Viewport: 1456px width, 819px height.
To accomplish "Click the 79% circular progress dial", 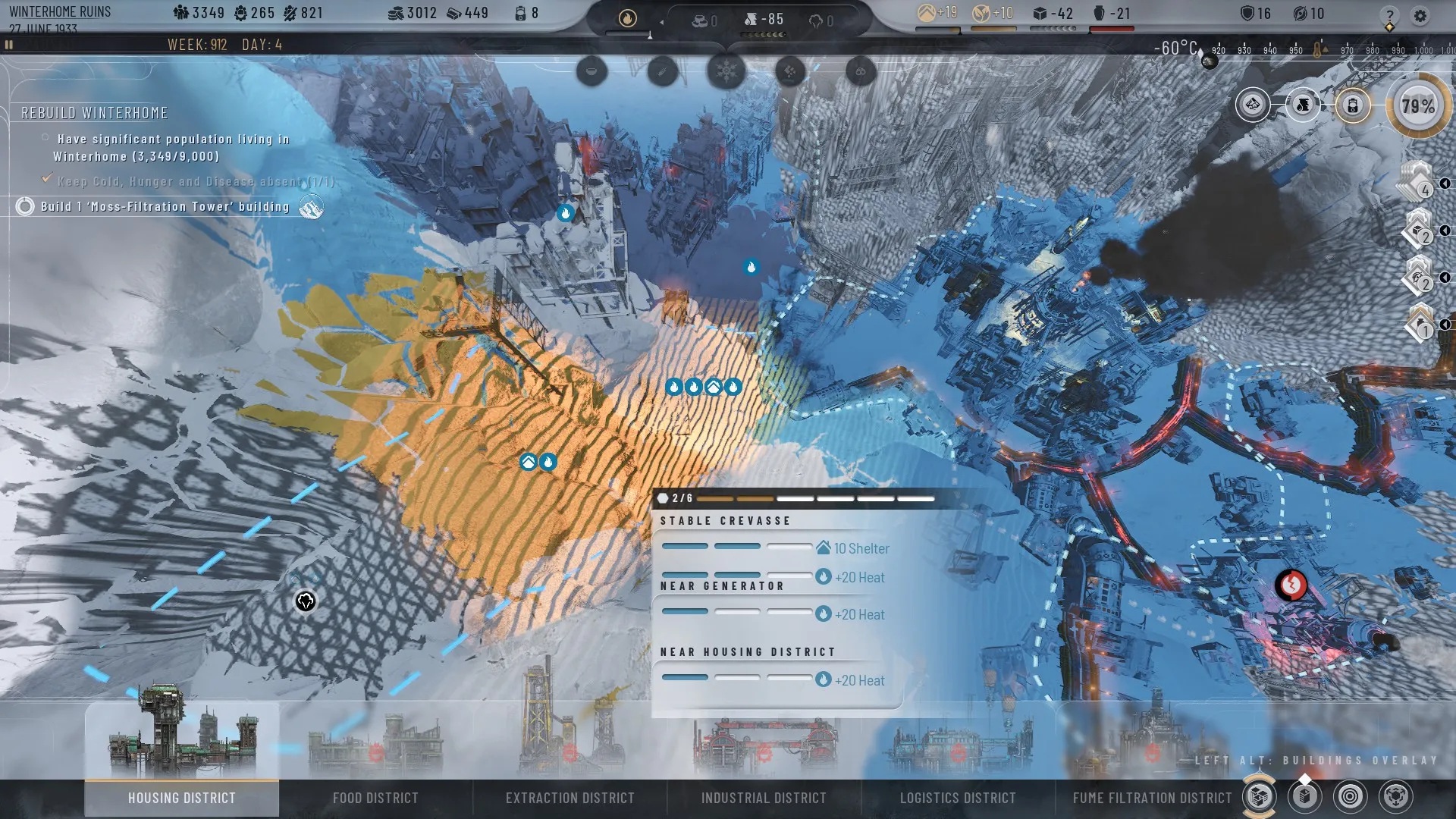I will coord(1417,106).
